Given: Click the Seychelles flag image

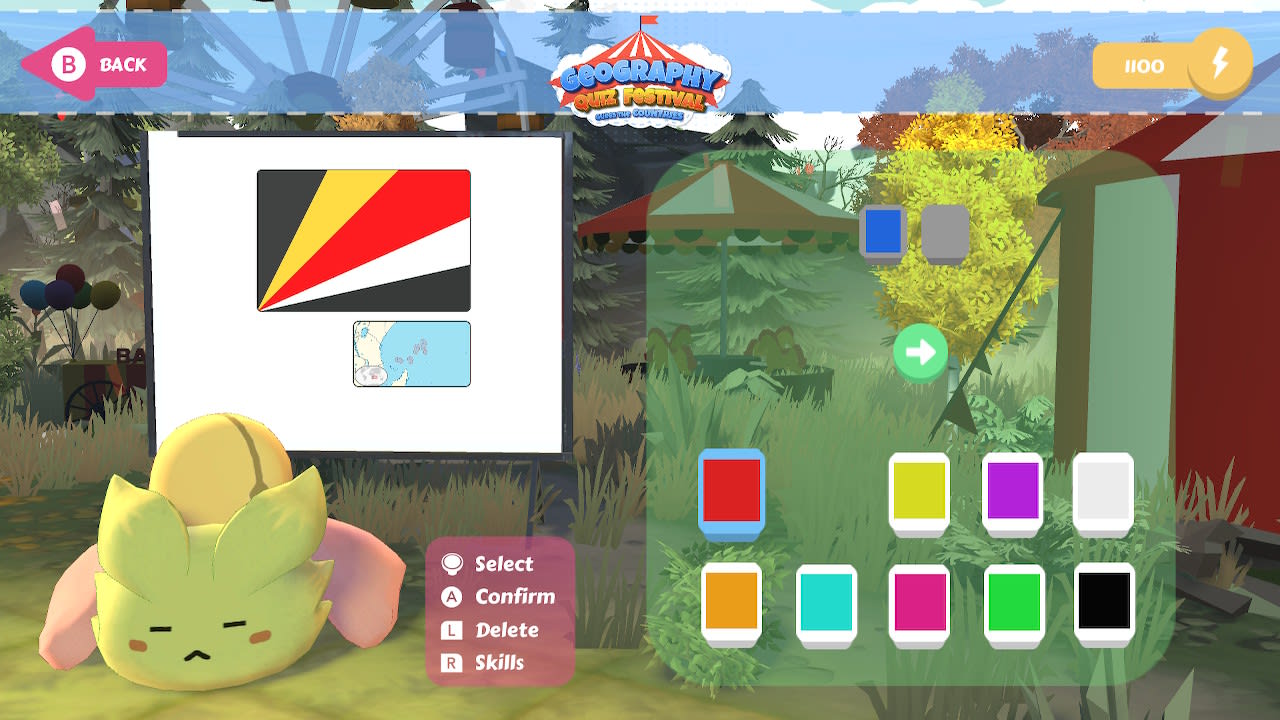Looking at the screenshot, I should pyautogui.click(x=363, y=239).
